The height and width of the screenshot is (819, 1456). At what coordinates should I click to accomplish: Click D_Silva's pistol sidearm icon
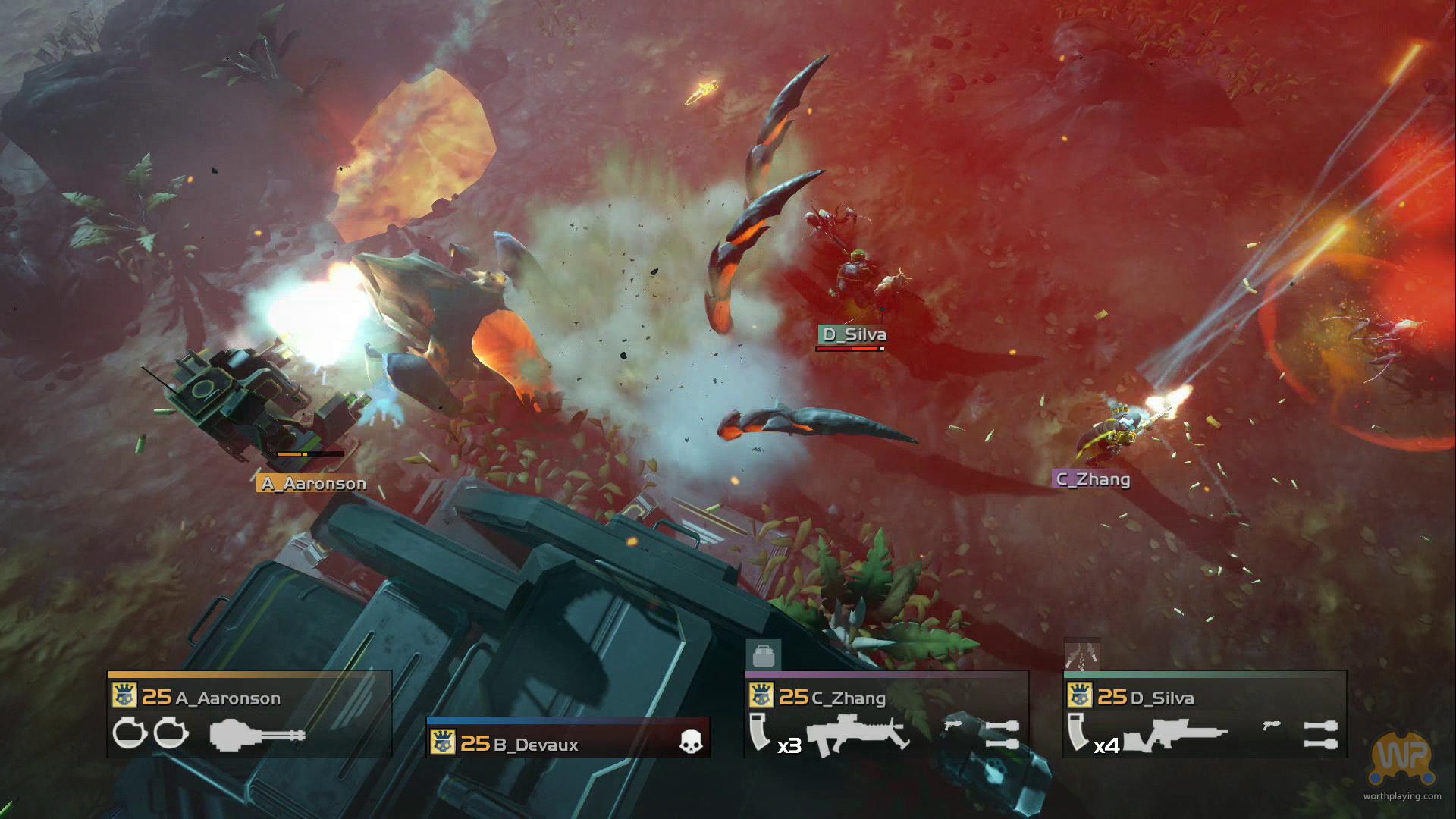[1271, 726]
